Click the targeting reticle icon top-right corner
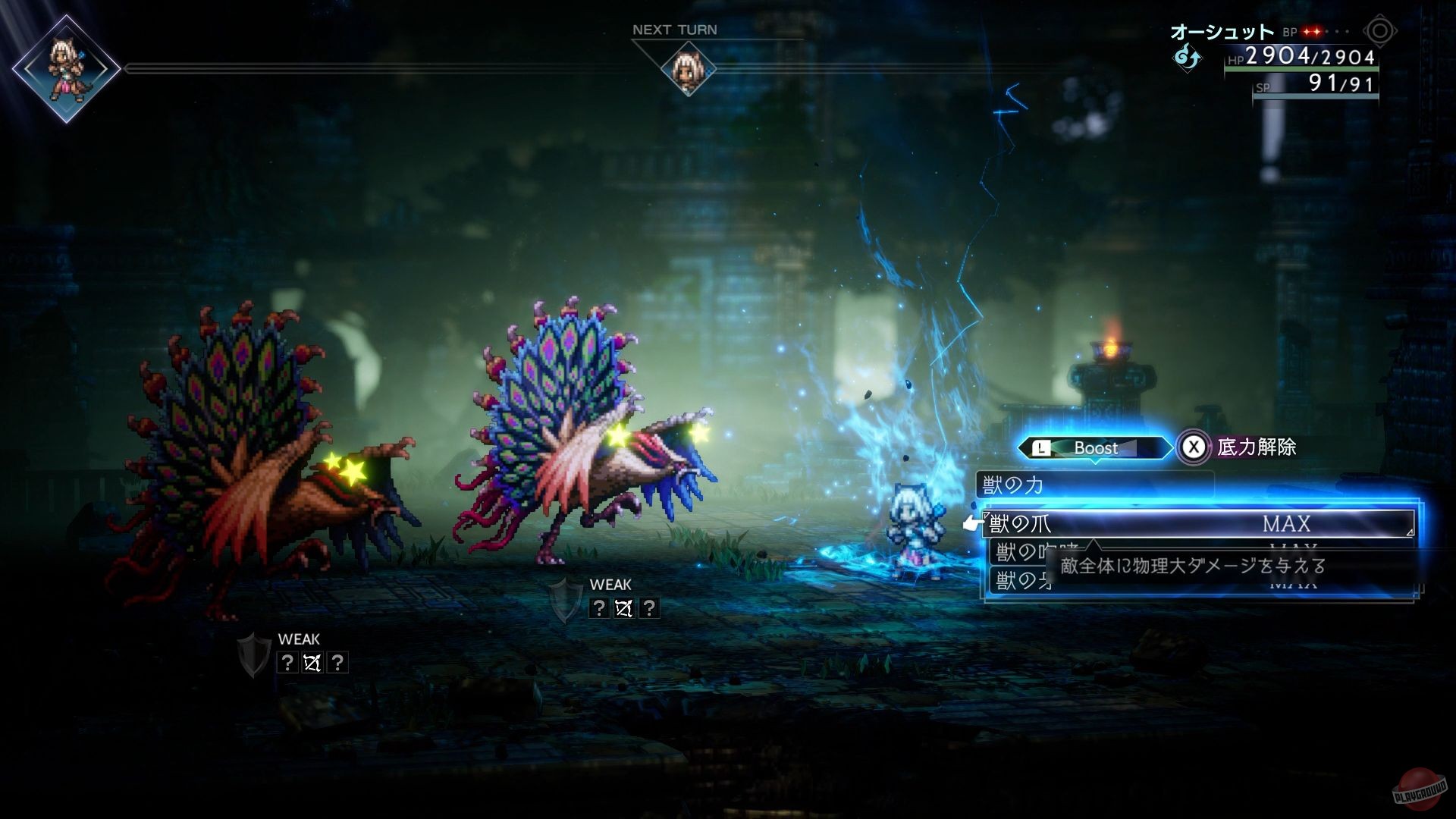 click(x=1380, y=31)
